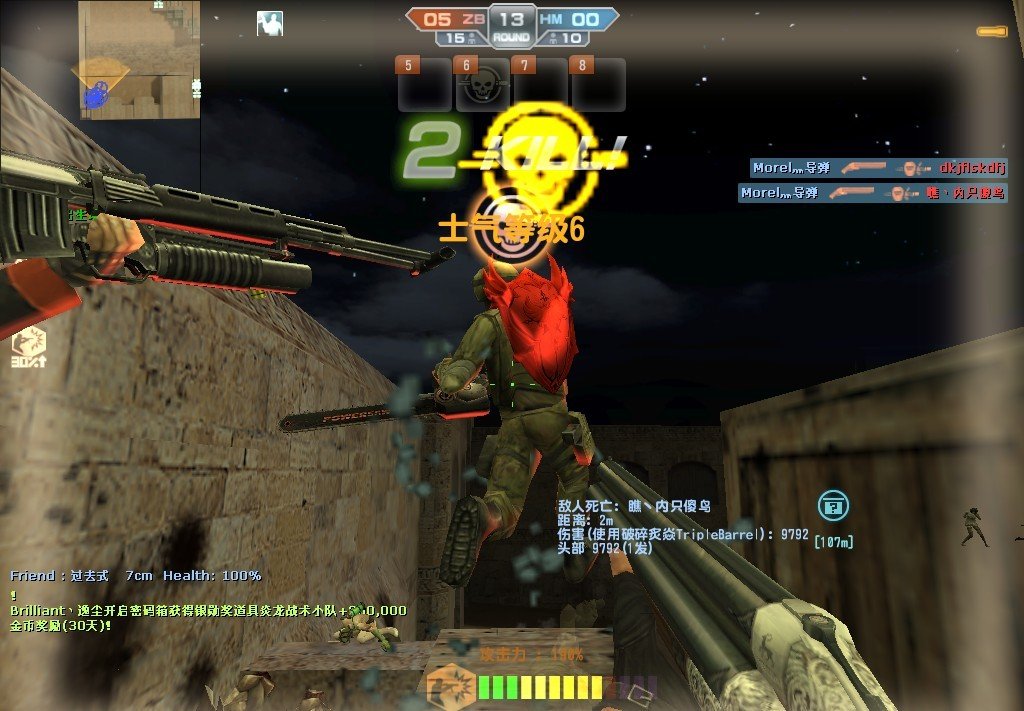The height and width of the screenshot is (711, 1024).
Task: Click the bullet ammo icon
Action: coord(992,32)
